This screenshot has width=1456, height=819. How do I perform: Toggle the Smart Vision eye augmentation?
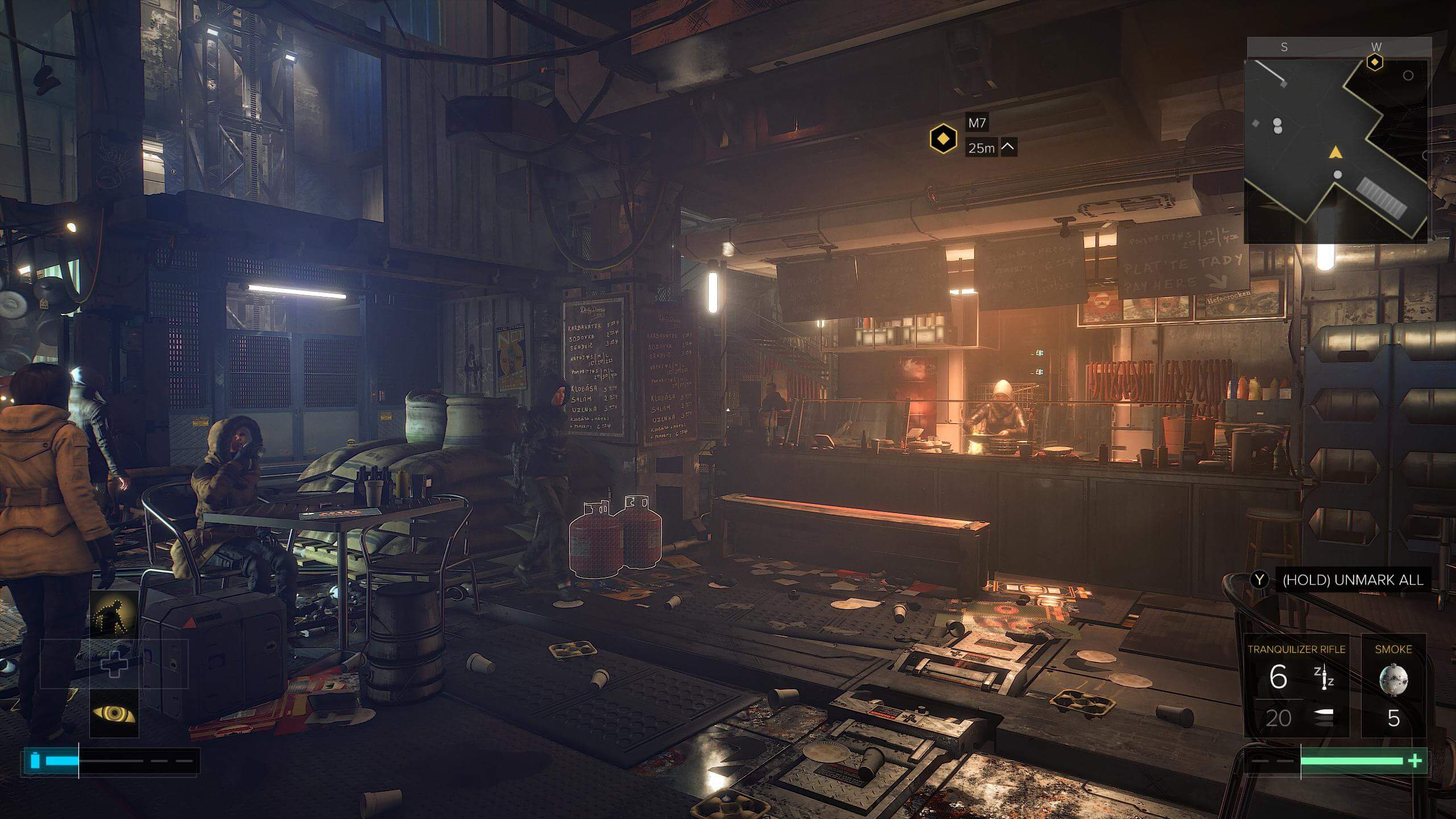114,713
